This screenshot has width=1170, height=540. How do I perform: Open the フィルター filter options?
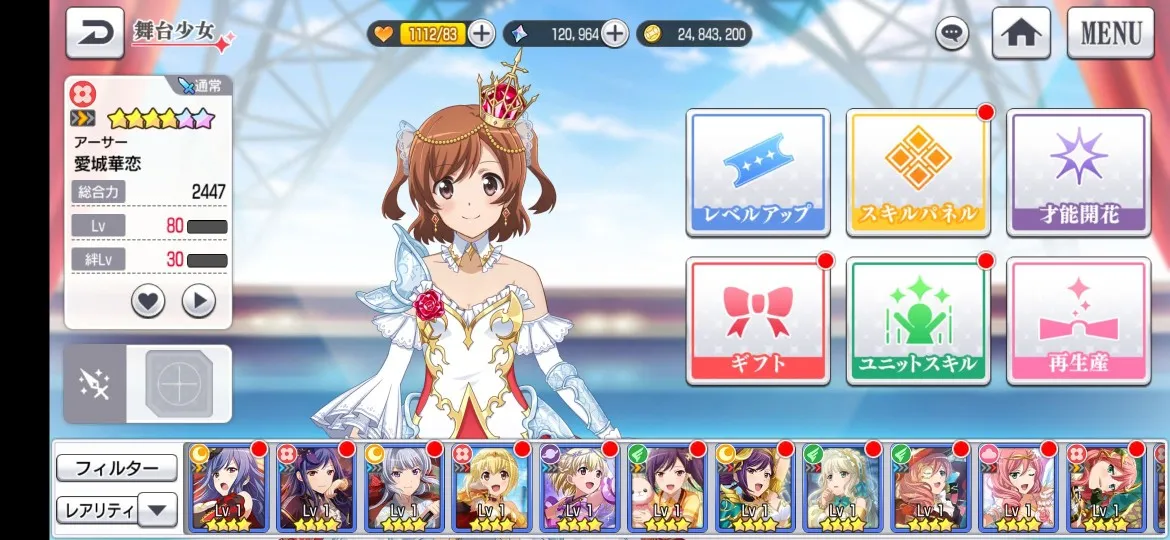[116, 468]
